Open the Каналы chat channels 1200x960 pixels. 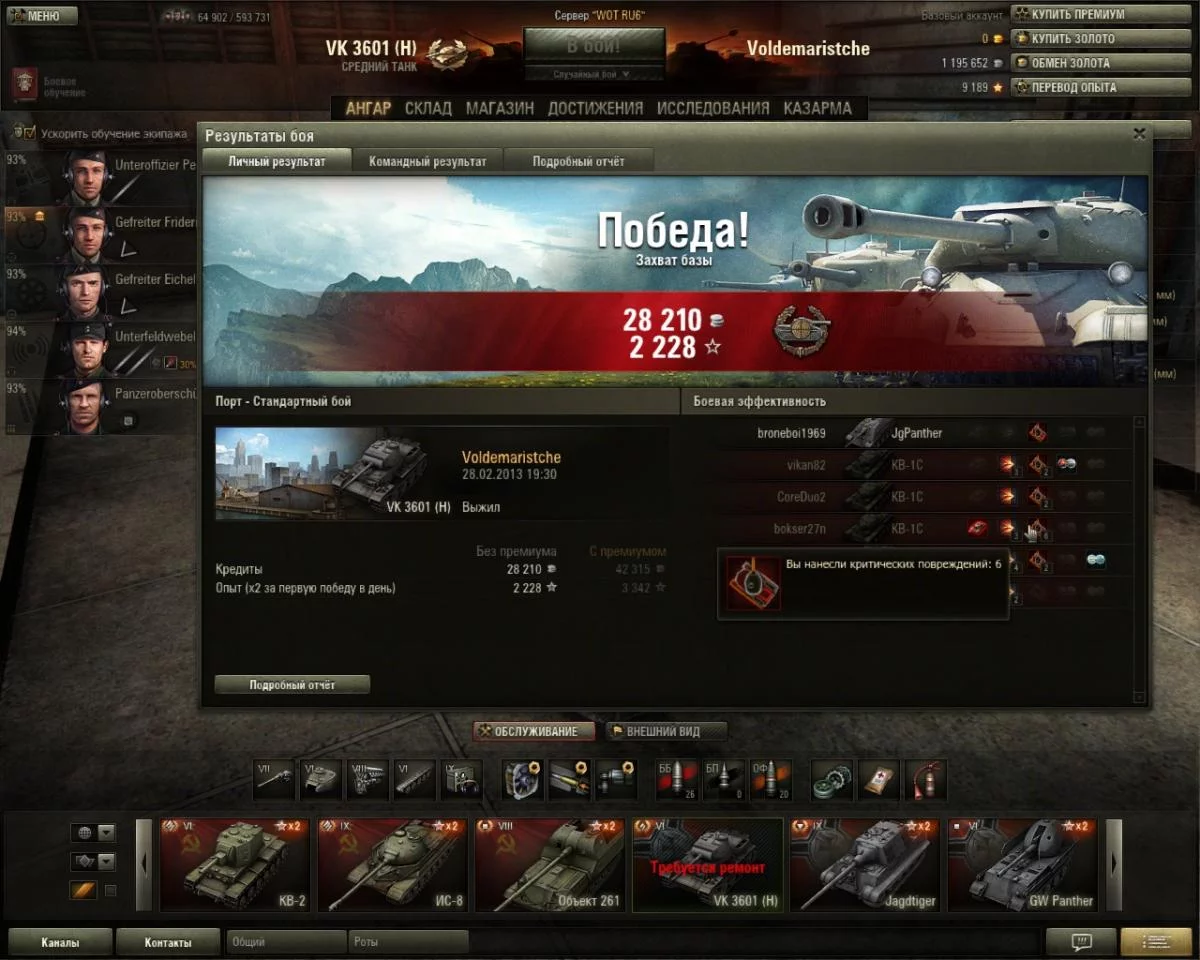(x=60, y=942)
